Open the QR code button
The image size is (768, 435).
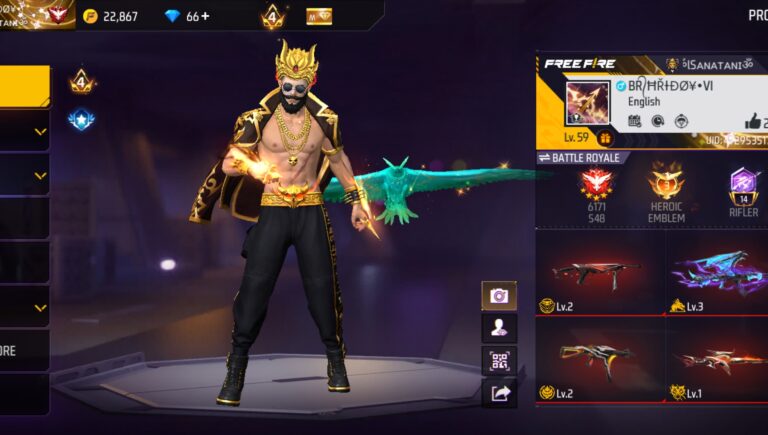tap(499, 360)
